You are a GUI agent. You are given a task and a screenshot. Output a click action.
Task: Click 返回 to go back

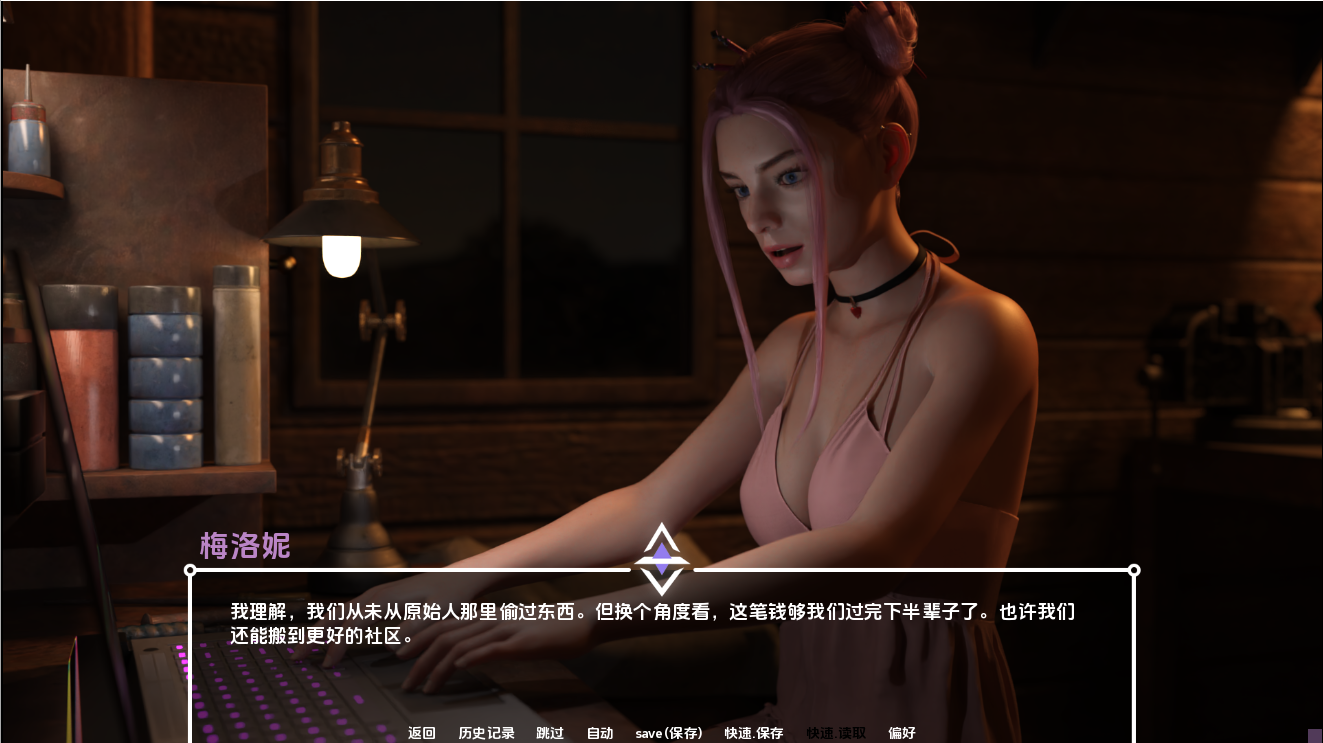coord(420,732)
